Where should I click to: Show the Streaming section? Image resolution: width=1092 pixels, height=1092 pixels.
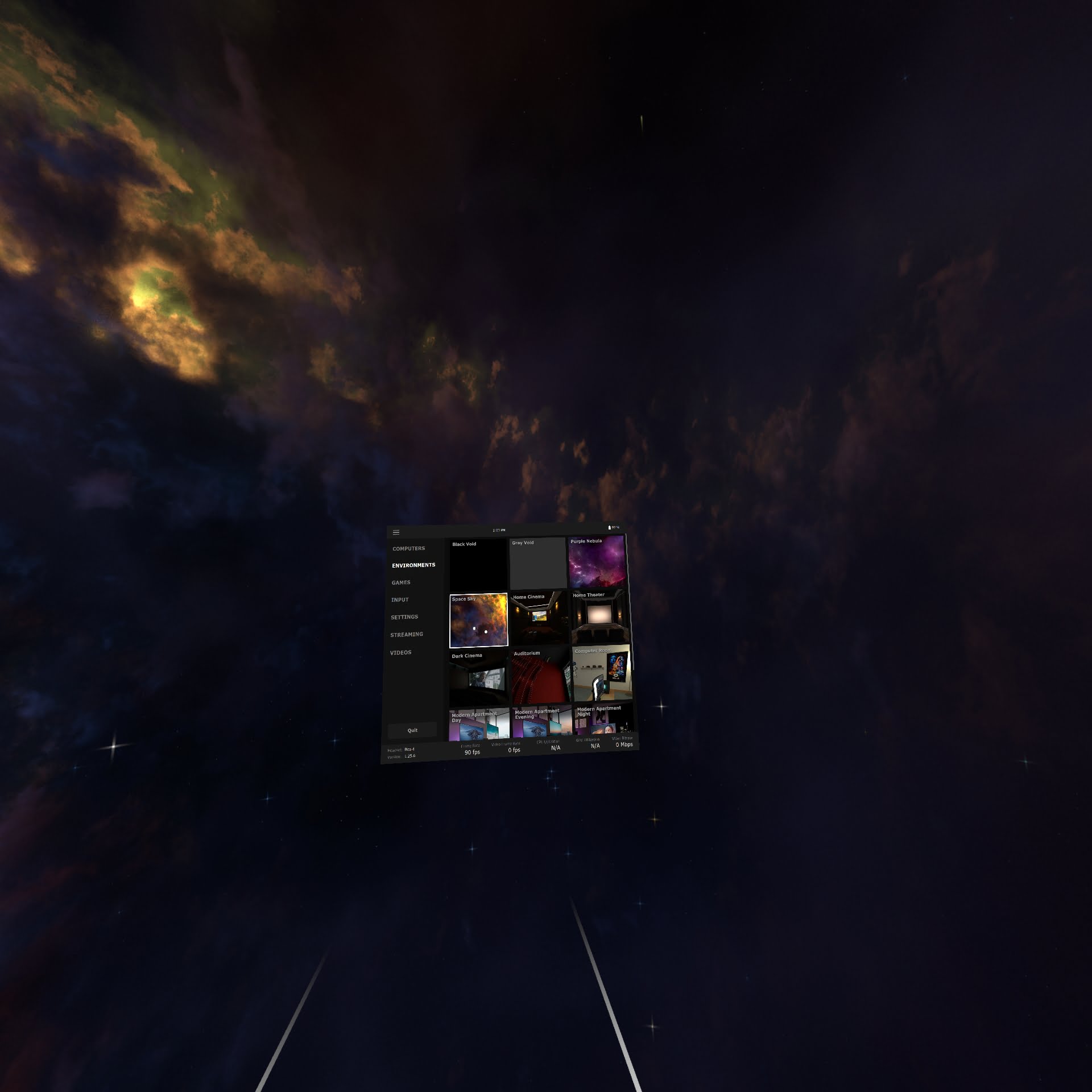[407, 635]
